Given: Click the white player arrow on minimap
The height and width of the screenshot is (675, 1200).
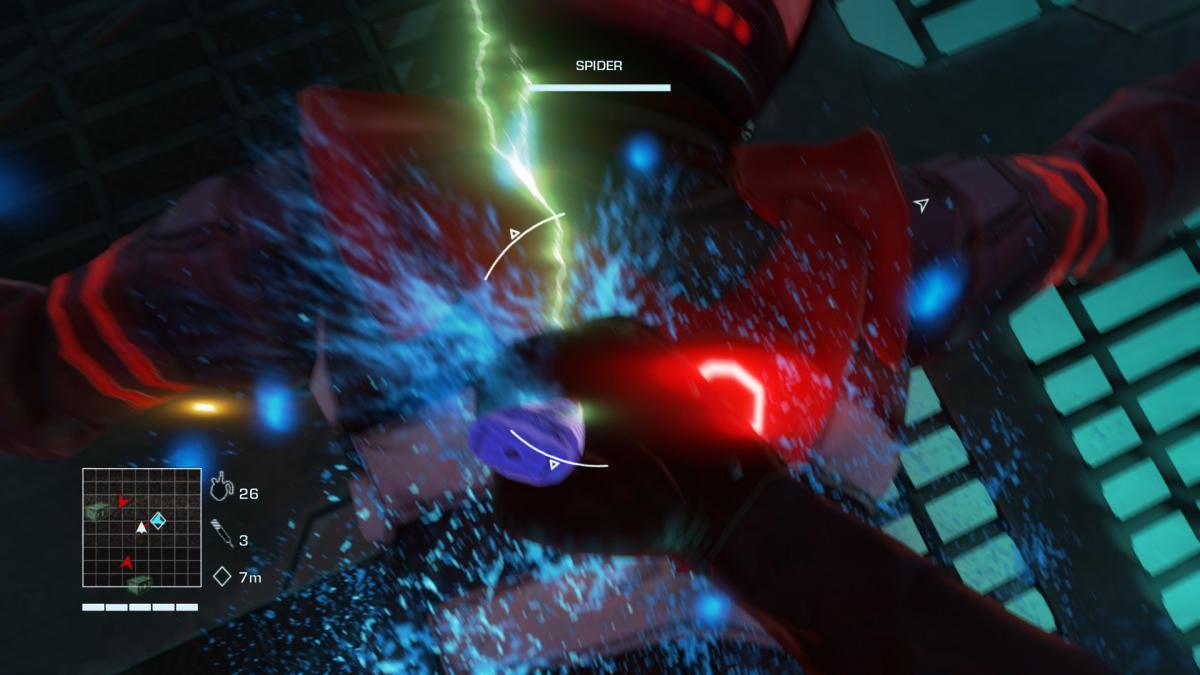Looking at the screenshot, I should 142,527.
